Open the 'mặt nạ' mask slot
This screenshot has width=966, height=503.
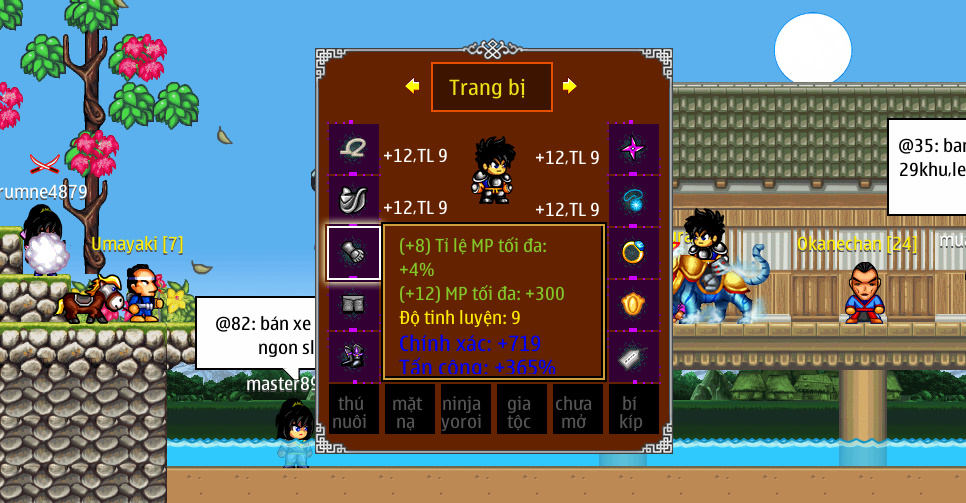click(410, 410)
